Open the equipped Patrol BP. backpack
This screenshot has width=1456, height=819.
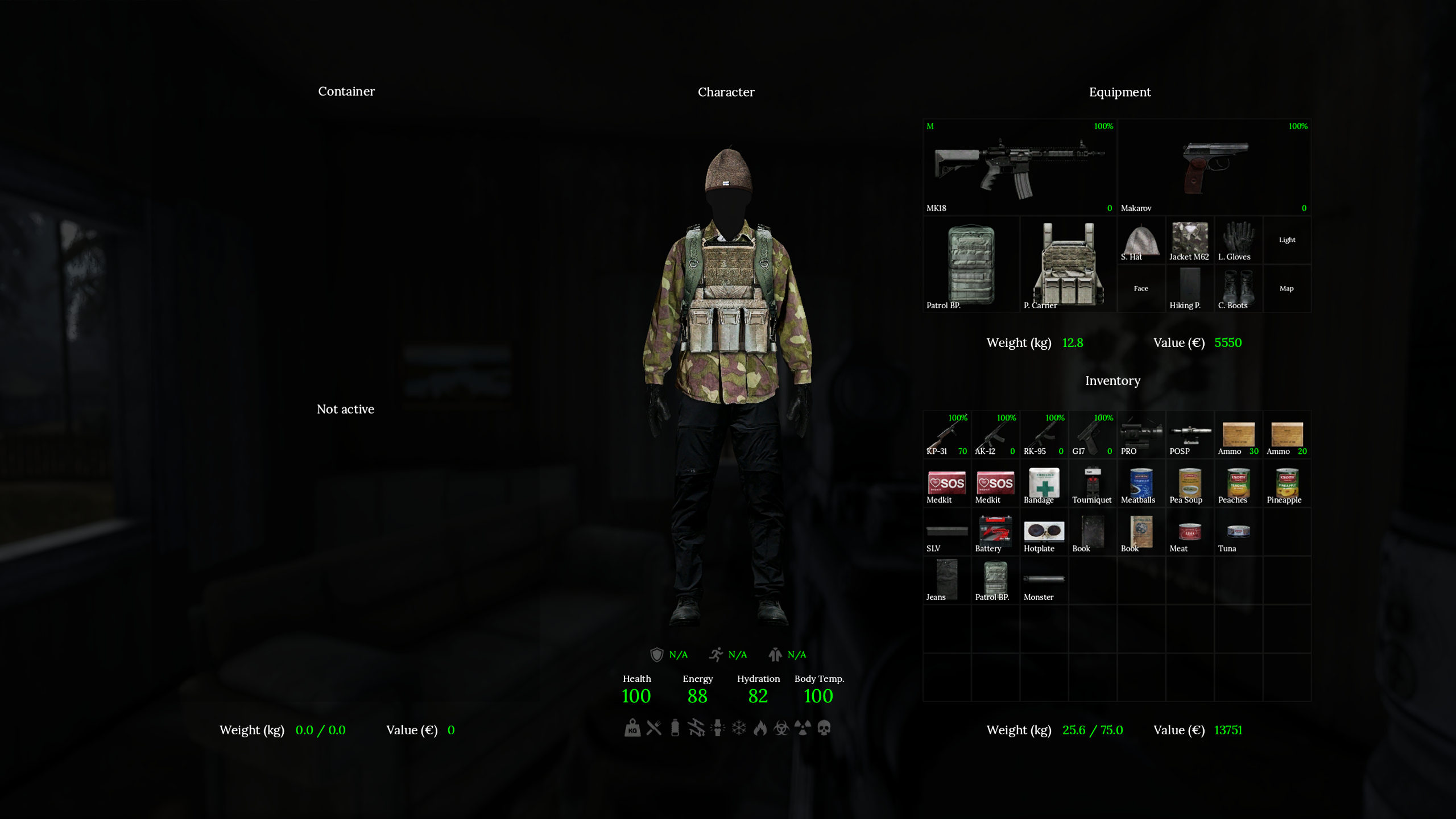[970, 264]
